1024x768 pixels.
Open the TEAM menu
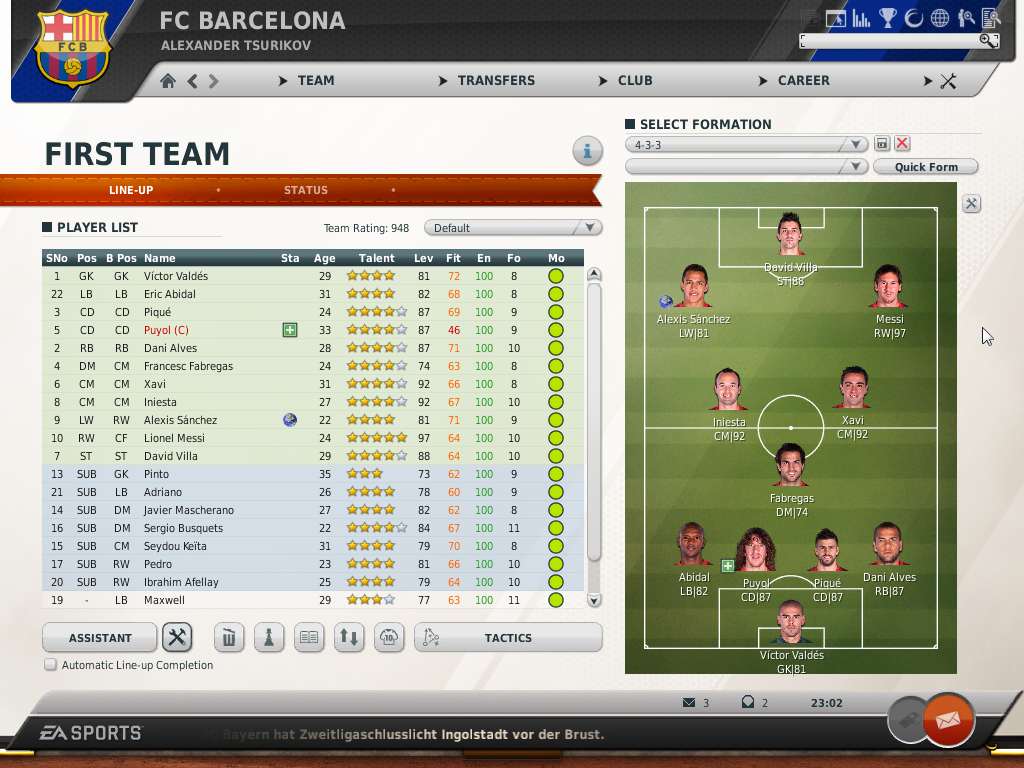(315, 80)
